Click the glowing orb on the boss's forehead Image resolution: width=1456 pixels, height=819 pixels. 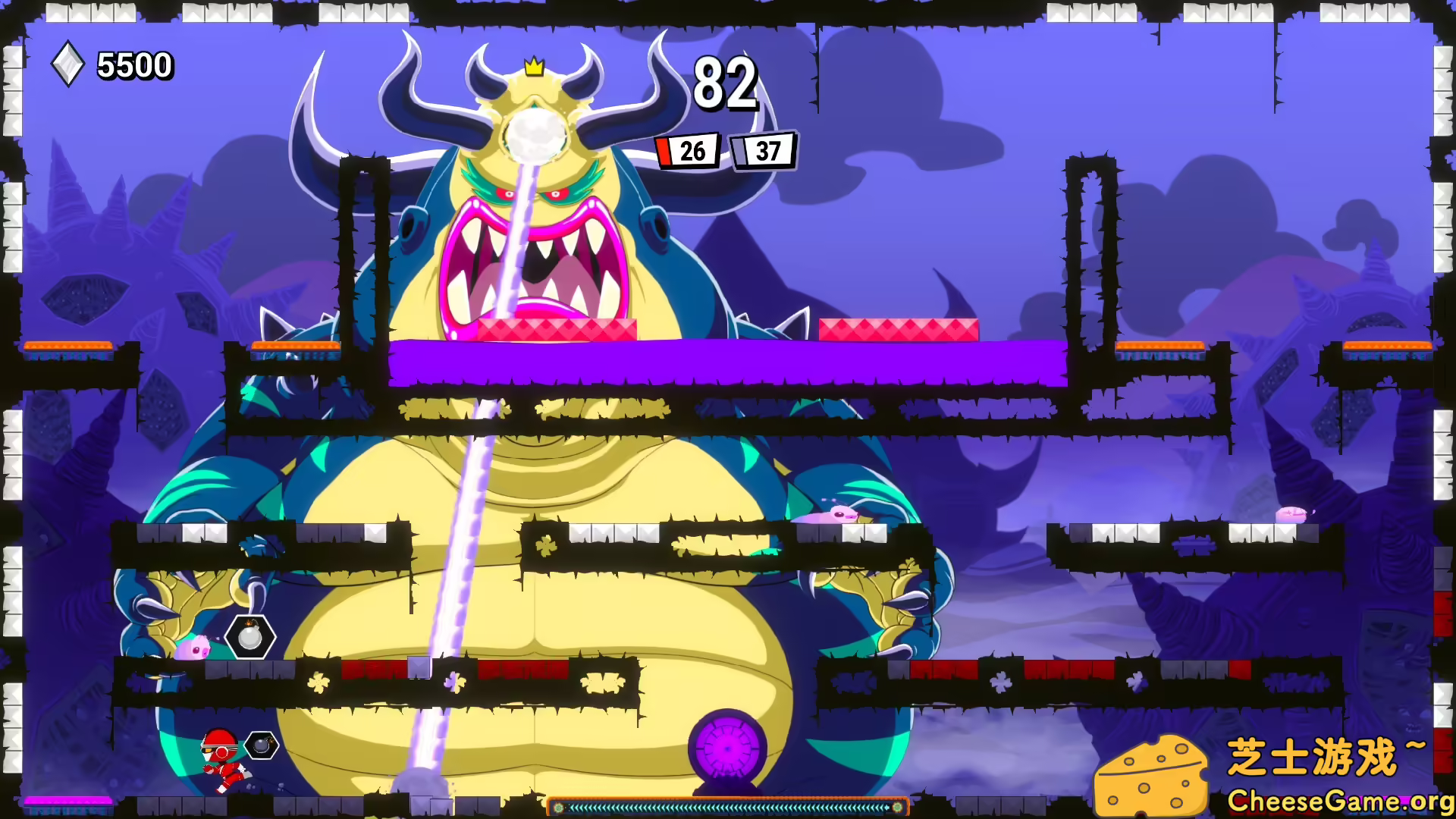[x=537, y=132]
